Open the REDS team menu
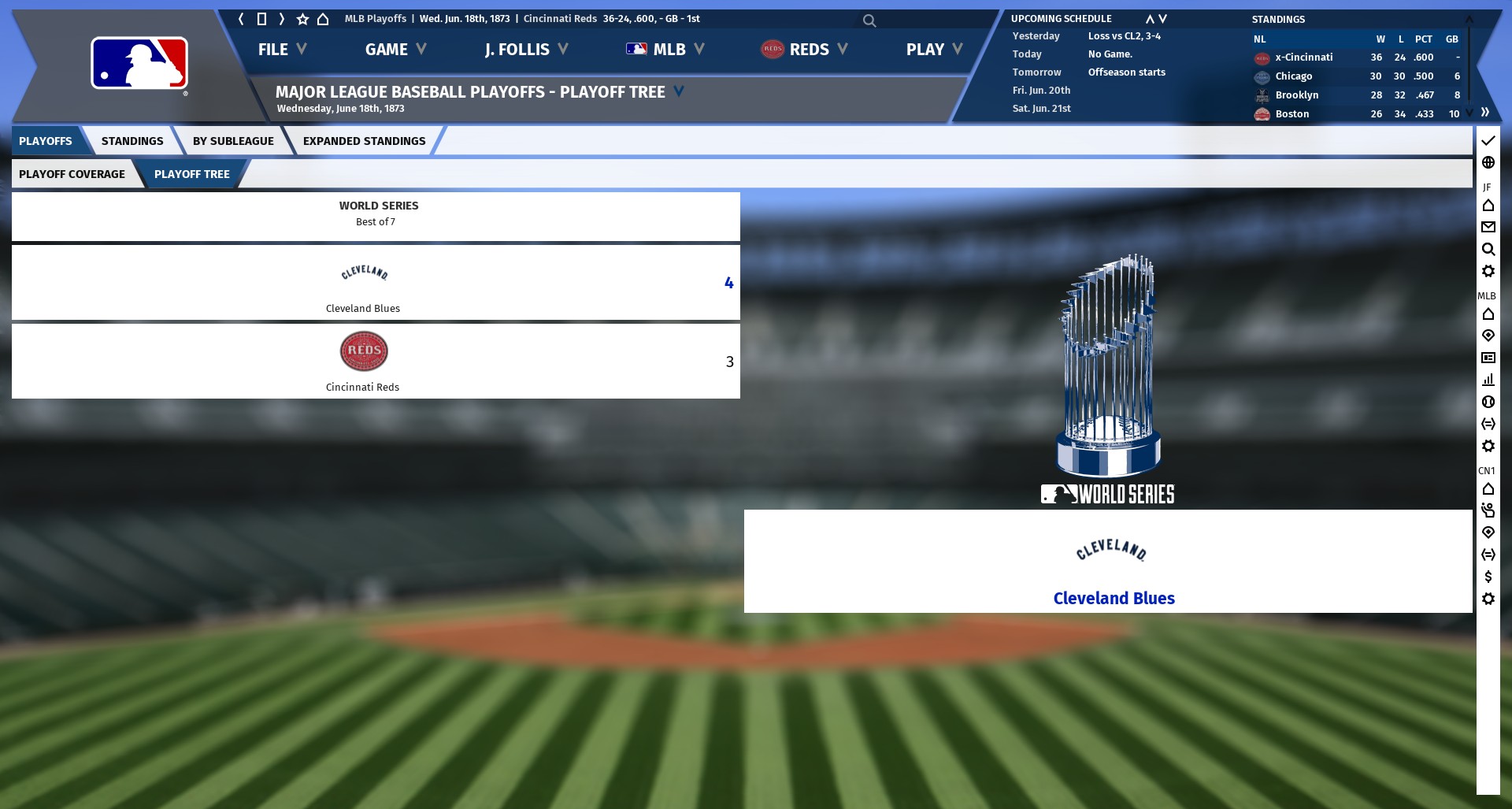The height and width of the screenshot is (809, 1512). [x=803, y=50]
